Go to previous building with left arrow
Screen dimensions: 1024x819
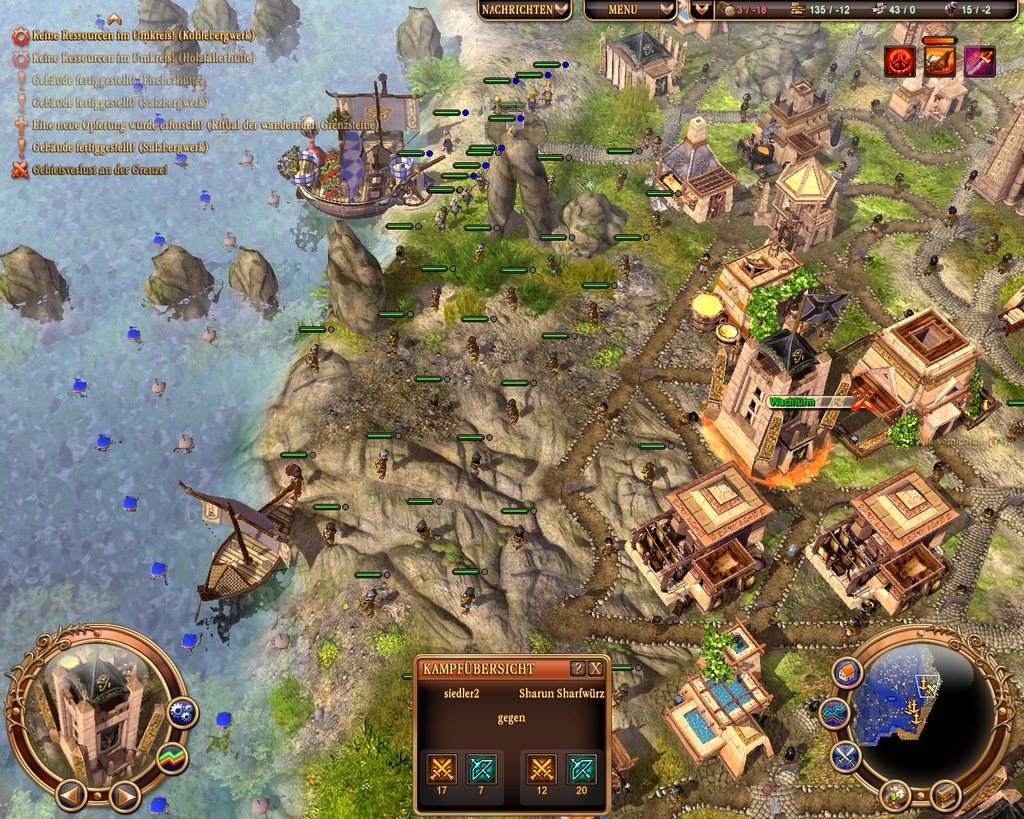[71, 795]
